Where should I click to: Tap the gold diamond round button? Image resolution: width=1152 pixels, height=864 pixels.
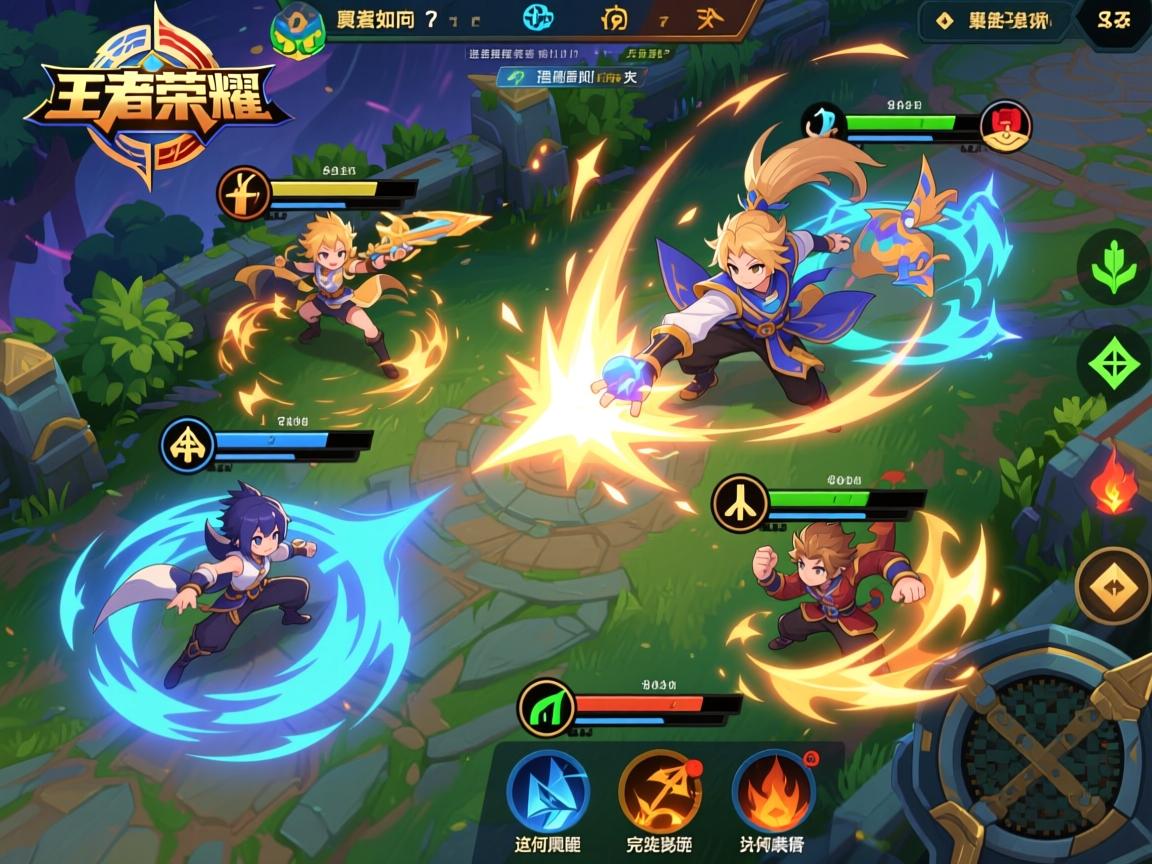(x=1114, y=586)
